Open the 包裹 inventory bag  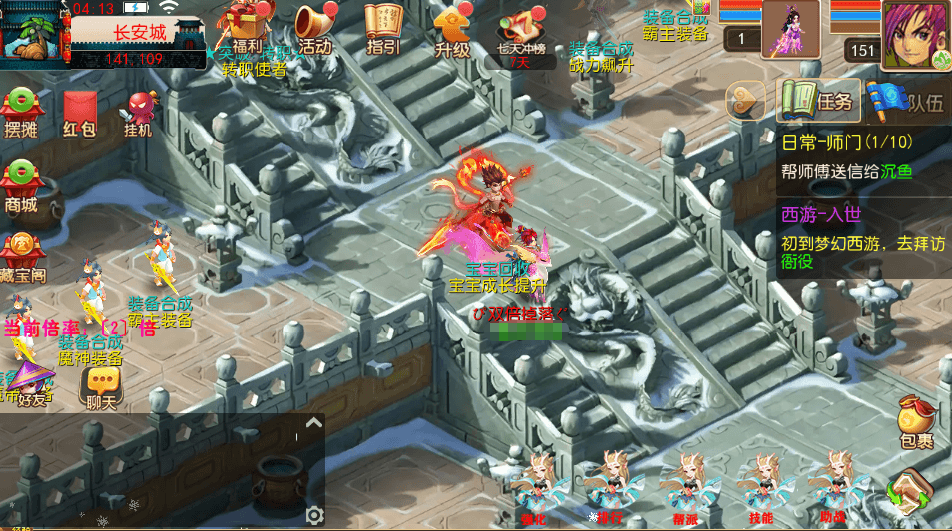(x=914, y=422)
